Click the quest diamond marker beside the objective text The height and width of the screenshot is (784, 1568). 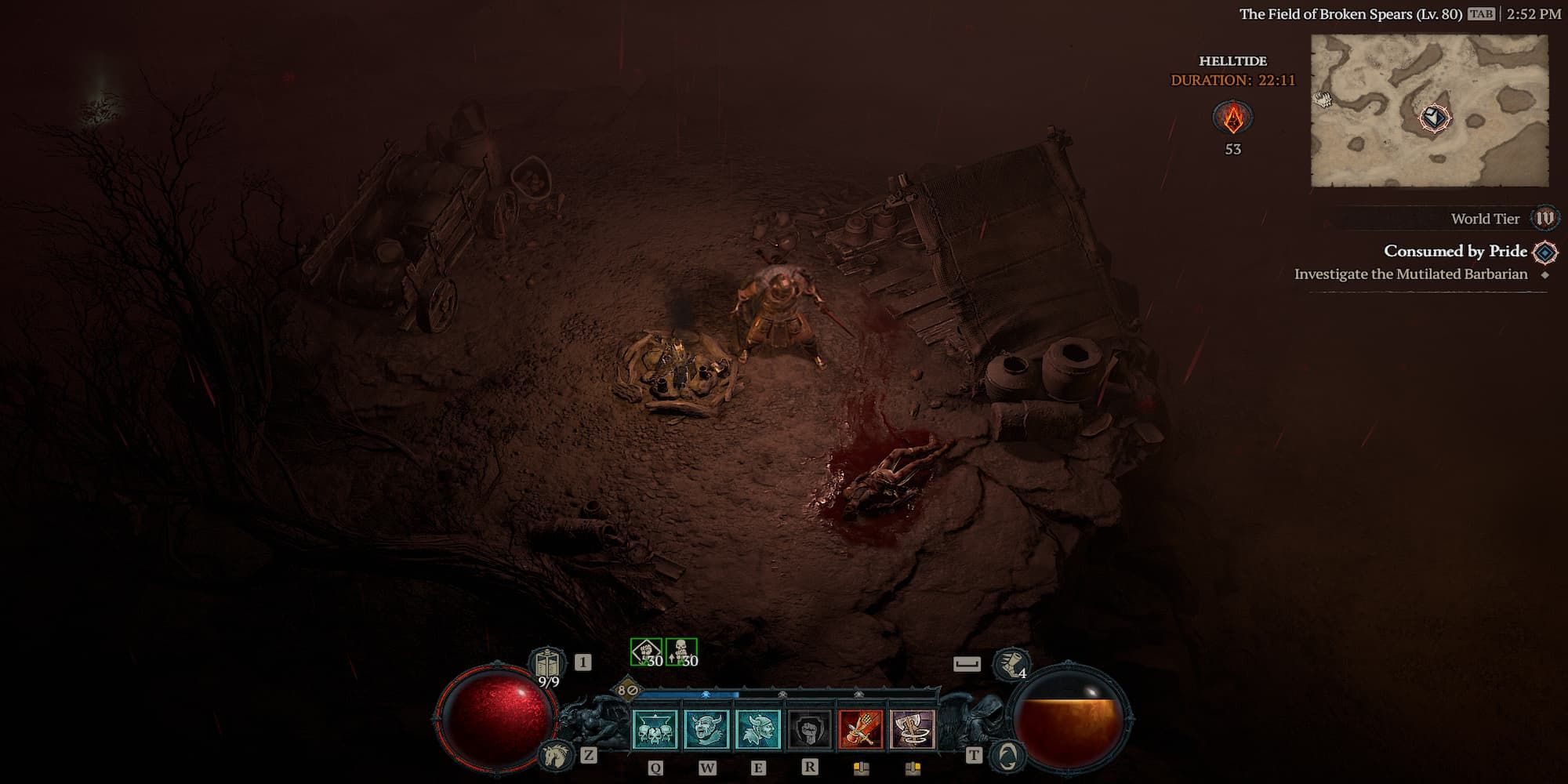(x=1546, y=274)
